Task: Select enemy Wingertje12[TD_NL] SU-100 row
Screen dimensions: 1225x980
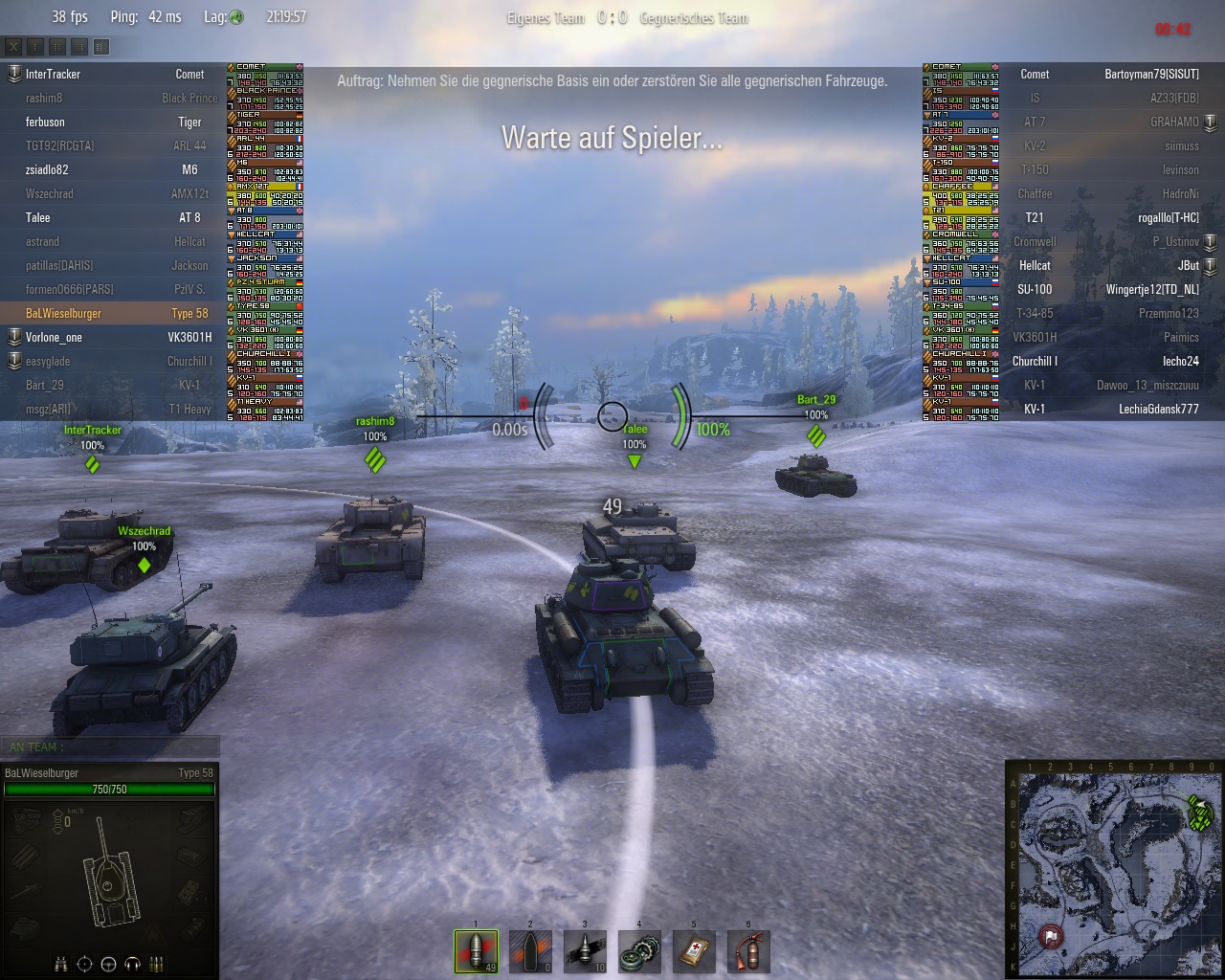Action: pos(1110,289)
